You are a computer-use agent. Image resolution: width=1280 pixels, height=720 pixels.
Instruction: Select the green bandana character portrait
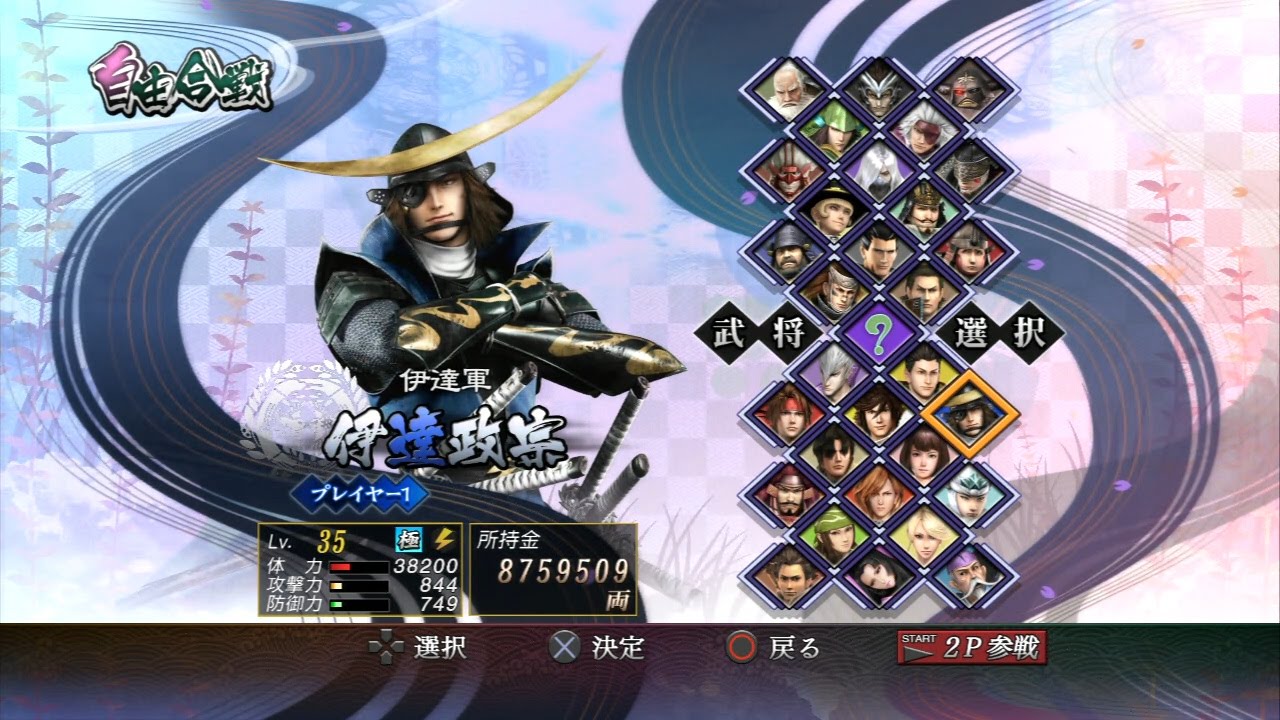833,535
